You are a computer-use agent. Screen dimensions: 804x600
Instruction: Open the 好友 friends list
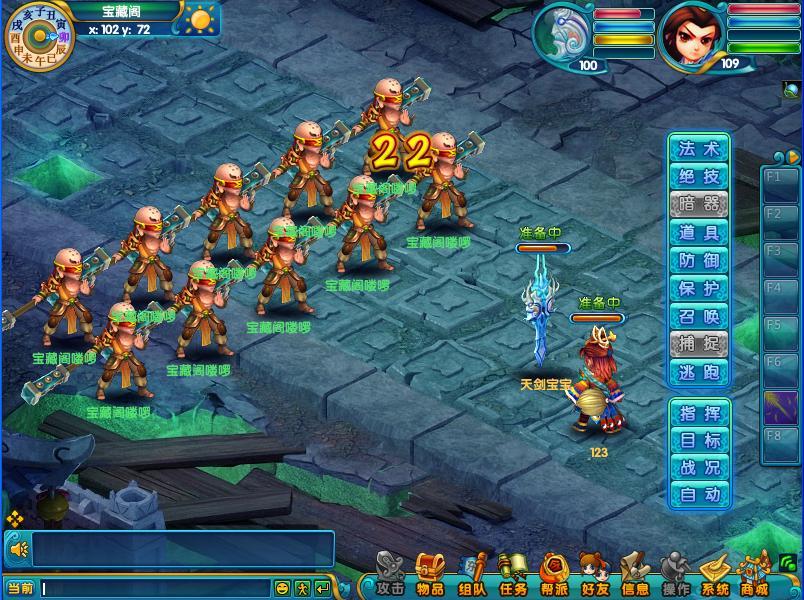pyautogui.click(x=595, y=574)
